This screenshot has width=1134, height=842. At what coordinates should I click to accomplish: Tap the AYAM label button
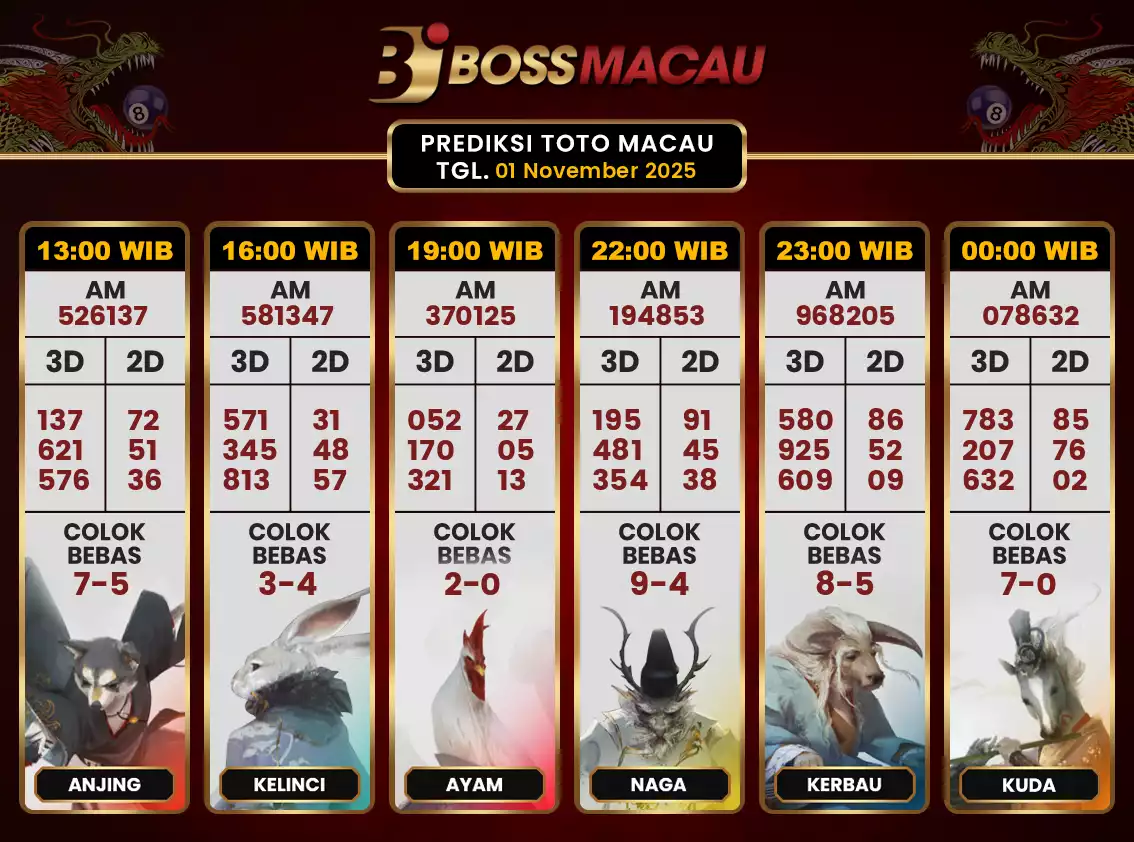pyautogui.click(x=474, y=785)
